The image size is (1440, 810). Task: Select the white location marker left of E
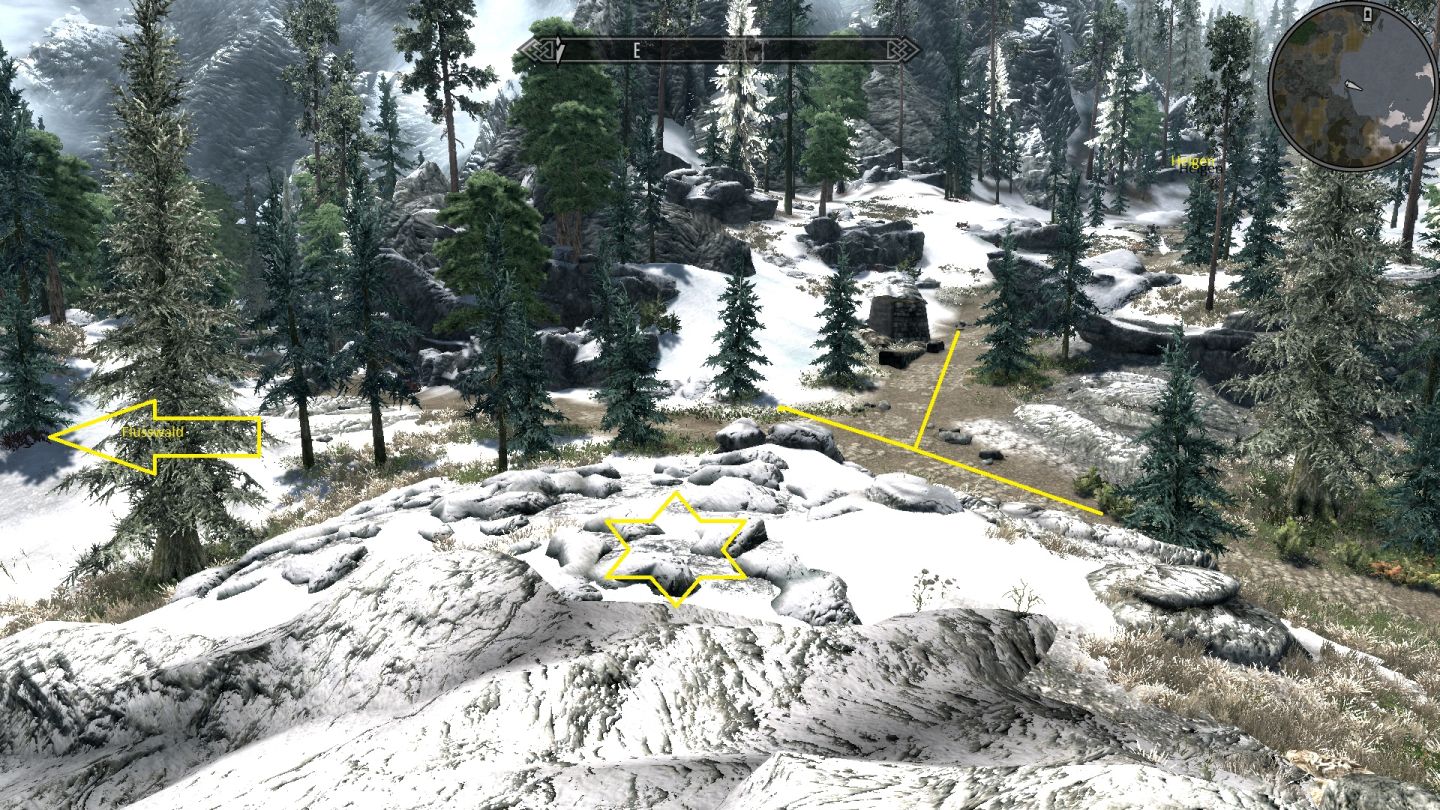558,48
